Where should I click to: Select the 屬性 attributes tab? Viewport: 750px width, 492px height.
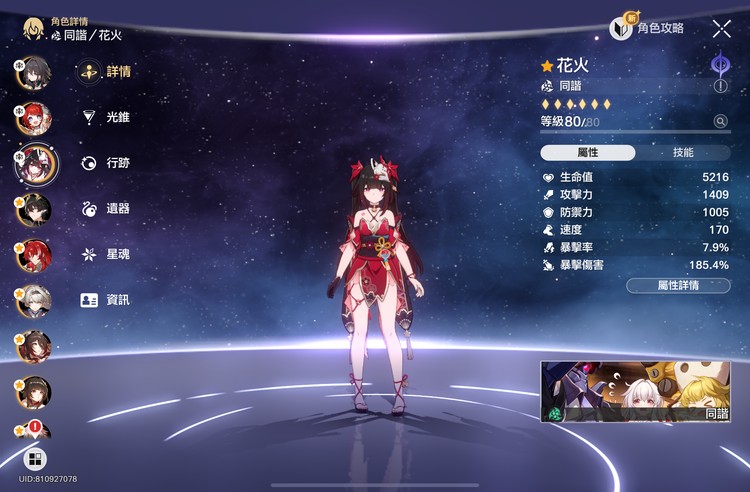point(588,153)
